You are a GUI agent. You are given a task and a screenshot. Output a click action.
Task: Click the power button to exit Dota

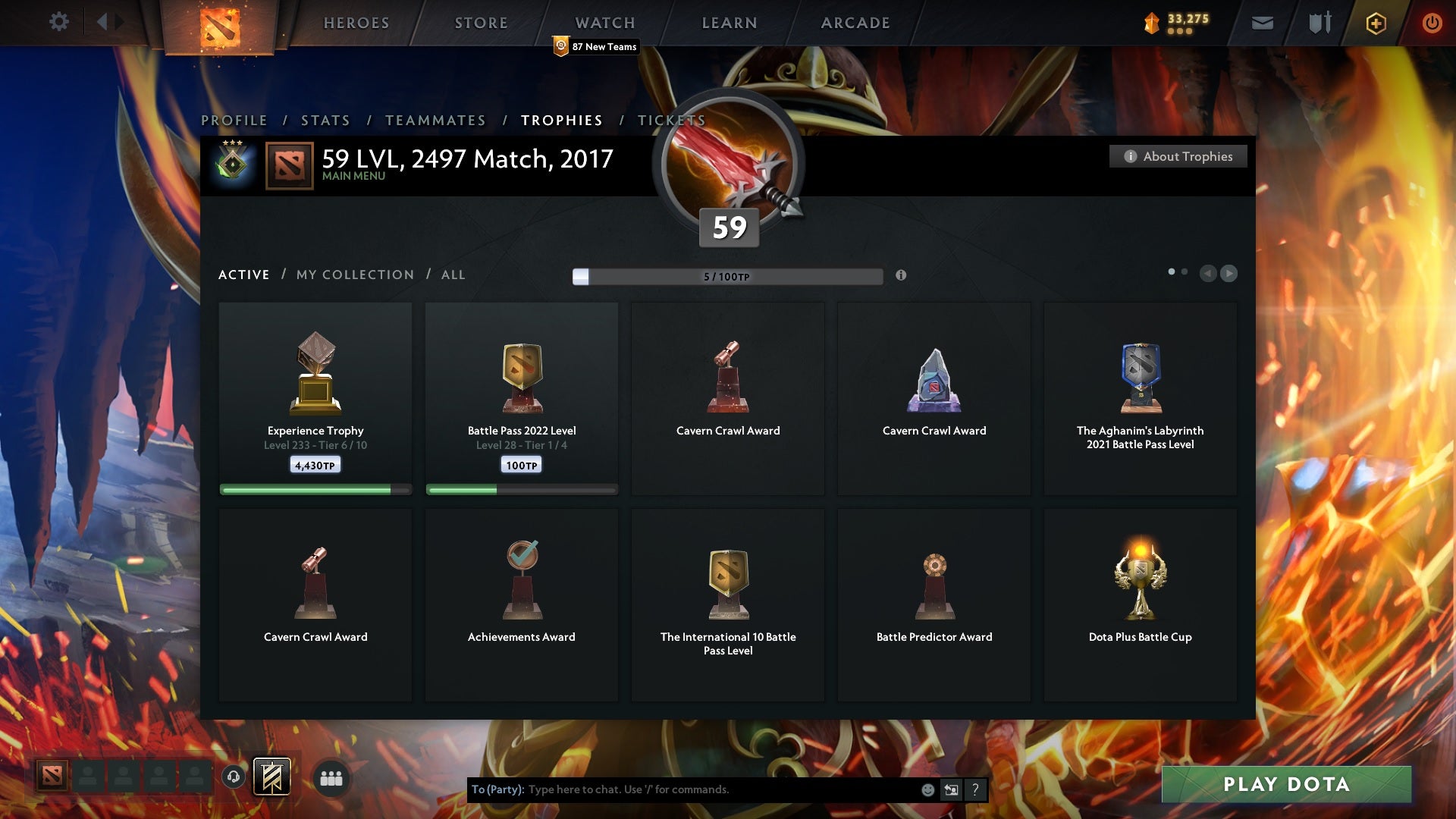(1432, 23)
